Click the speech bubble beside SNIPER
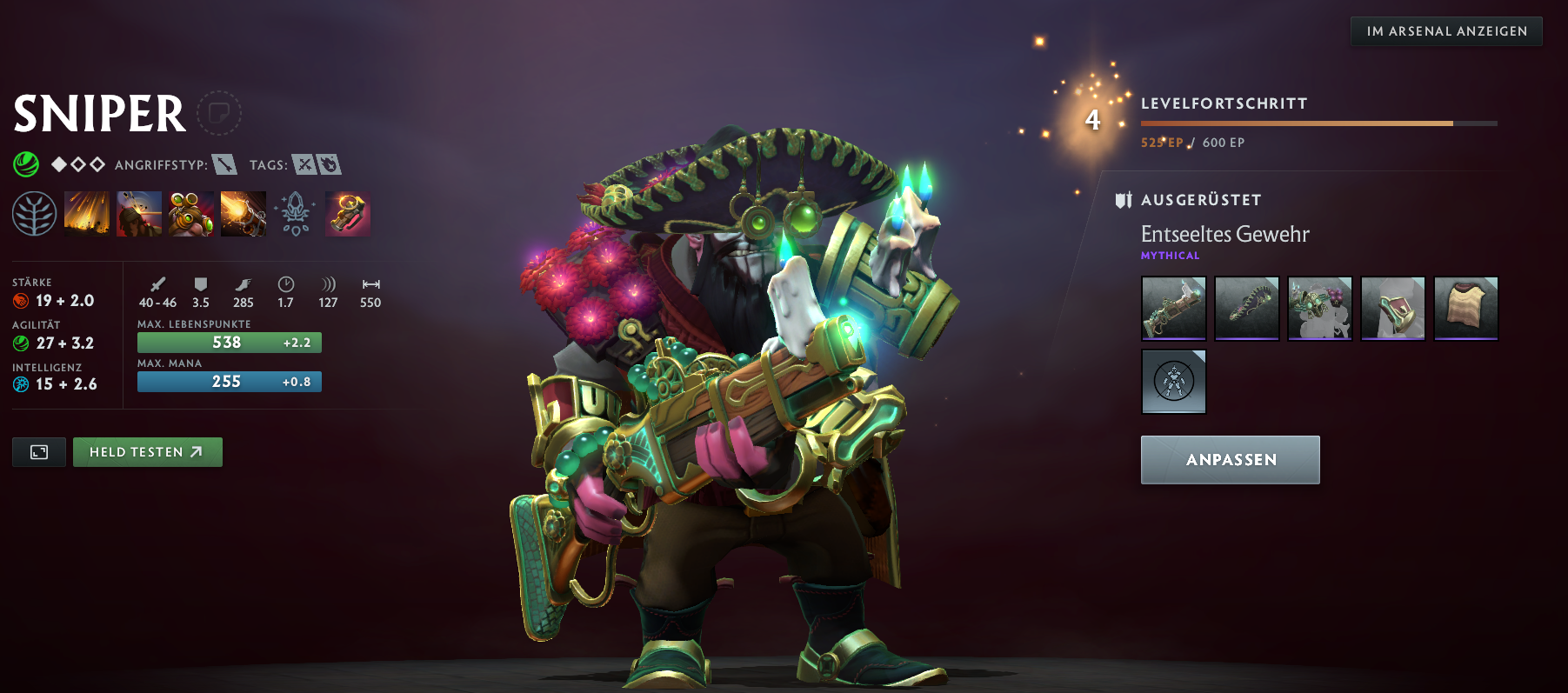Viewport: 1568px width, 693px height. [219, 114]
